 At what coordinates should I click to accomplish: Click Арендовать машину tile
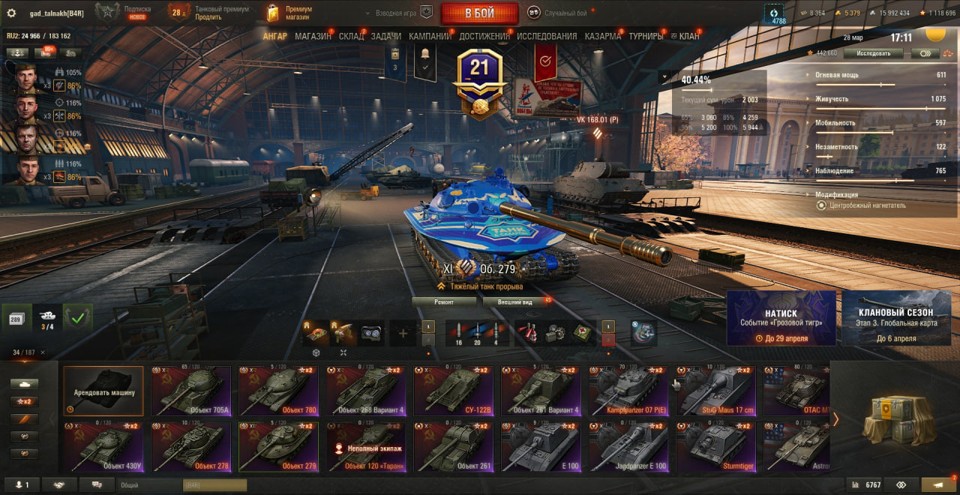[x=104, y=390]
